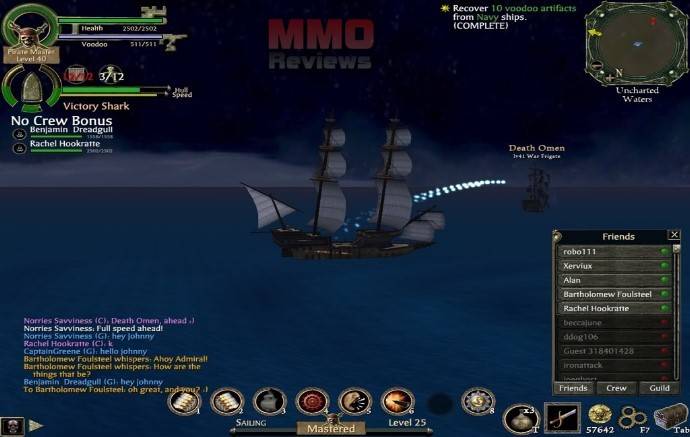Image resolution: width=690 pixels, height=437 pixels.
Task: Show the Friends tab
Action: click(573, 387)
